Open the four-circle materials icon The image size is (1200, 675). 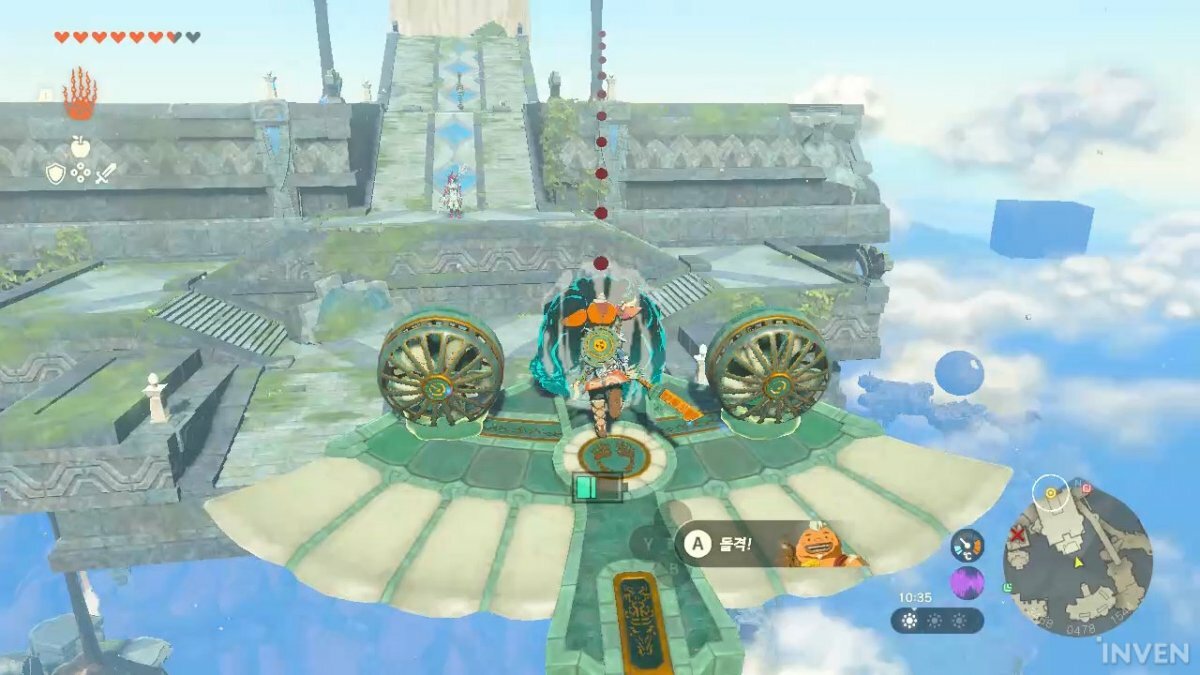point(81,174)
